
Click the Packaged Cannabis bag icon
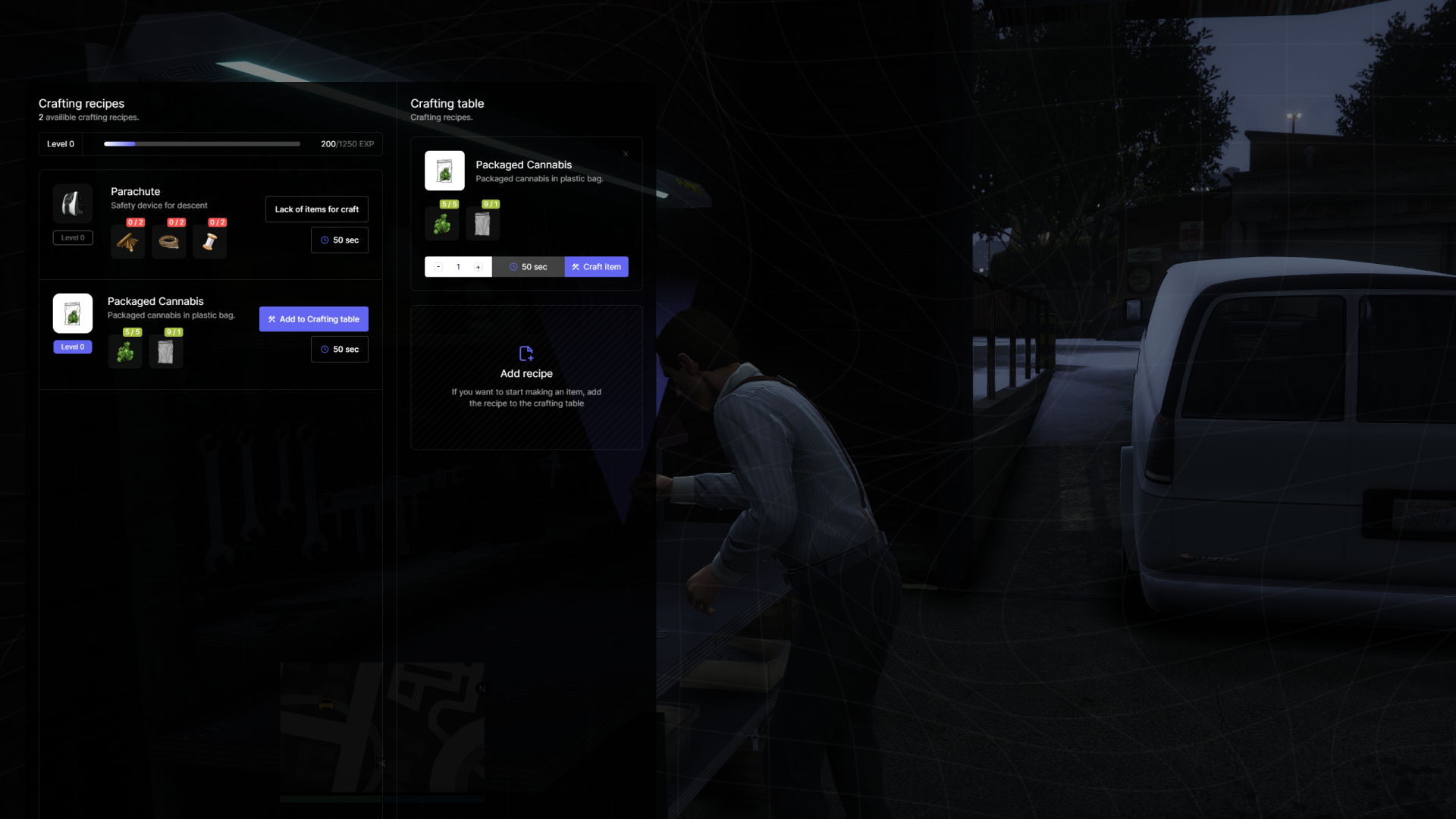click(72, 312)
